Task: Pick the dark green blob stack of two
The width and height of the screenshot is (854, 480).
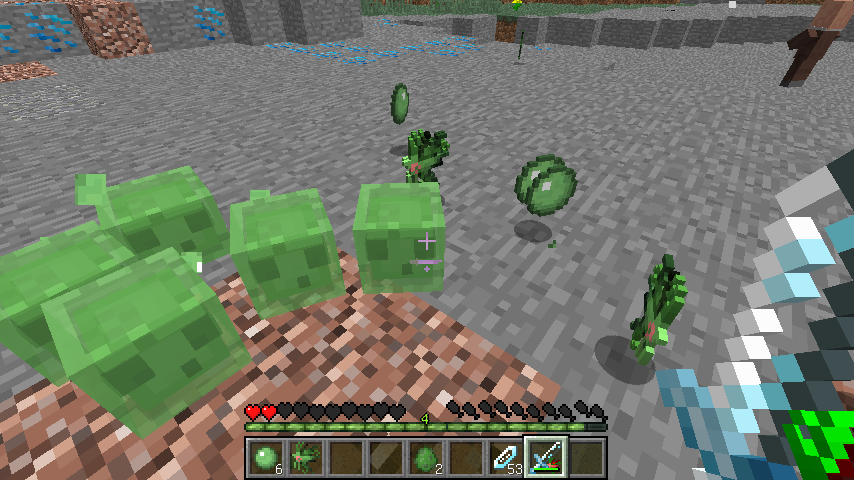Action: pyautogui.click(x=425, y=458)
